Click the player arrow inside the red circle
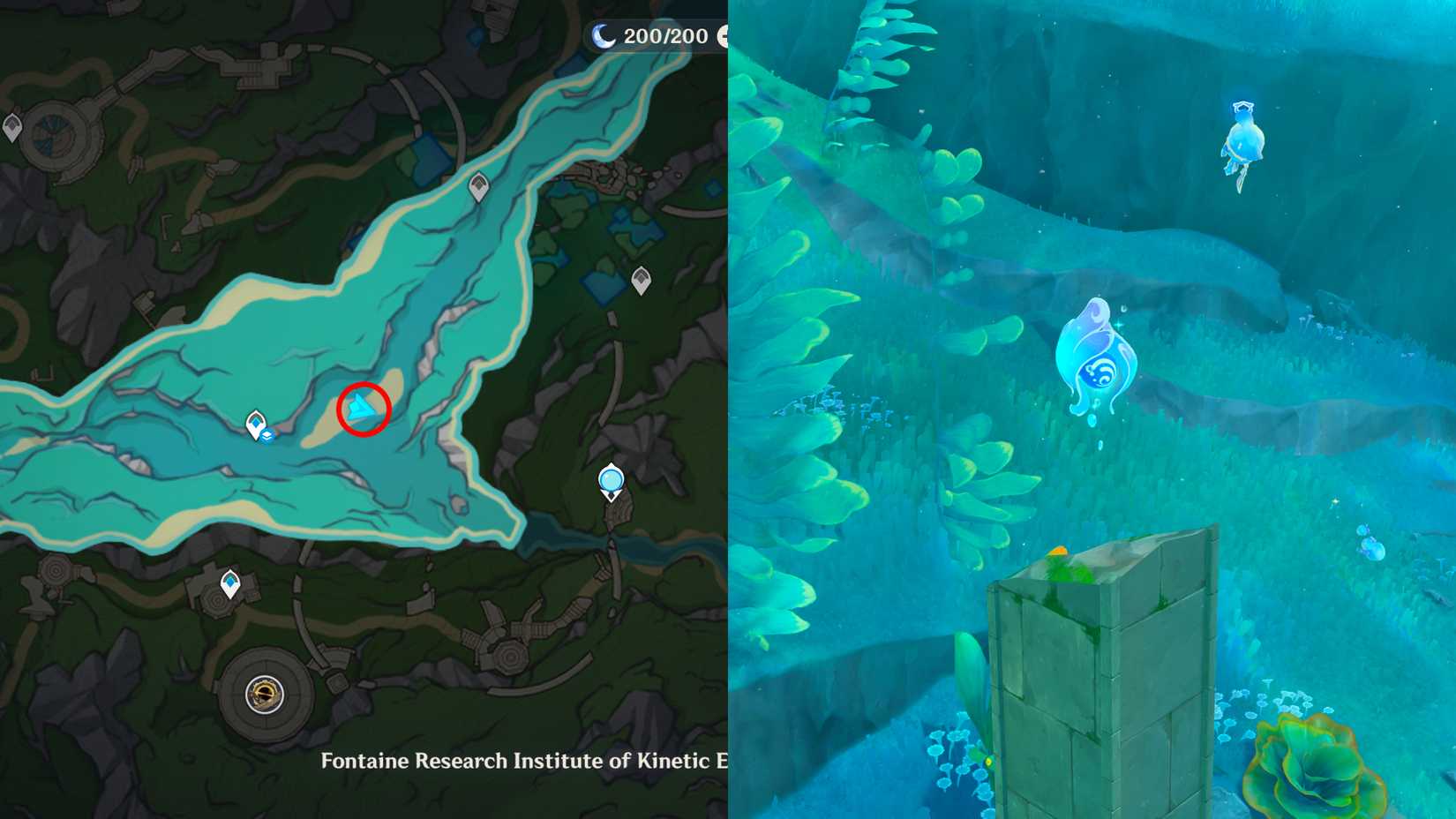This screenshot has width=1456, height=819. click(361, 408)
